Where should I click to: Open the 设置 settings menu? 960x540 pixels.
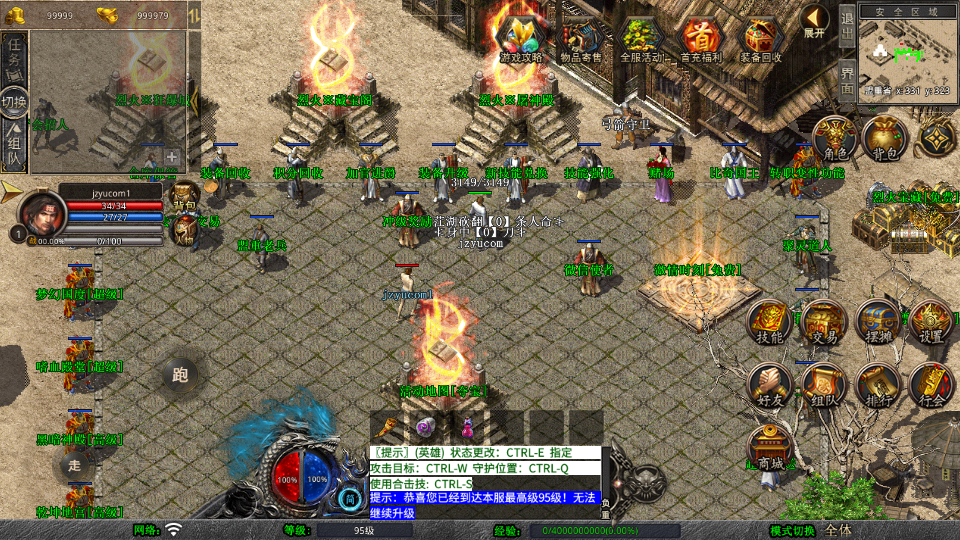coord(931,322)
